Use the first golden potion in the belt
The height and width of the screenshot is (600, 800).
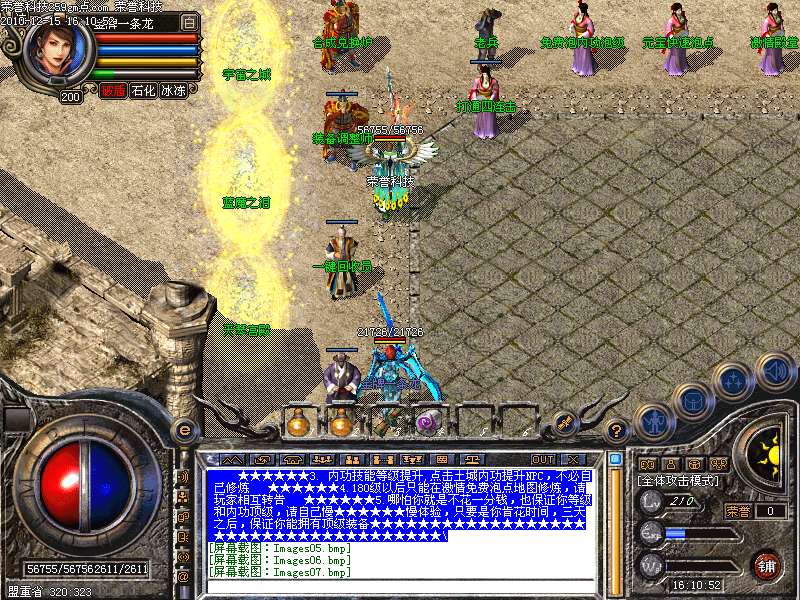tap(298, 424)
